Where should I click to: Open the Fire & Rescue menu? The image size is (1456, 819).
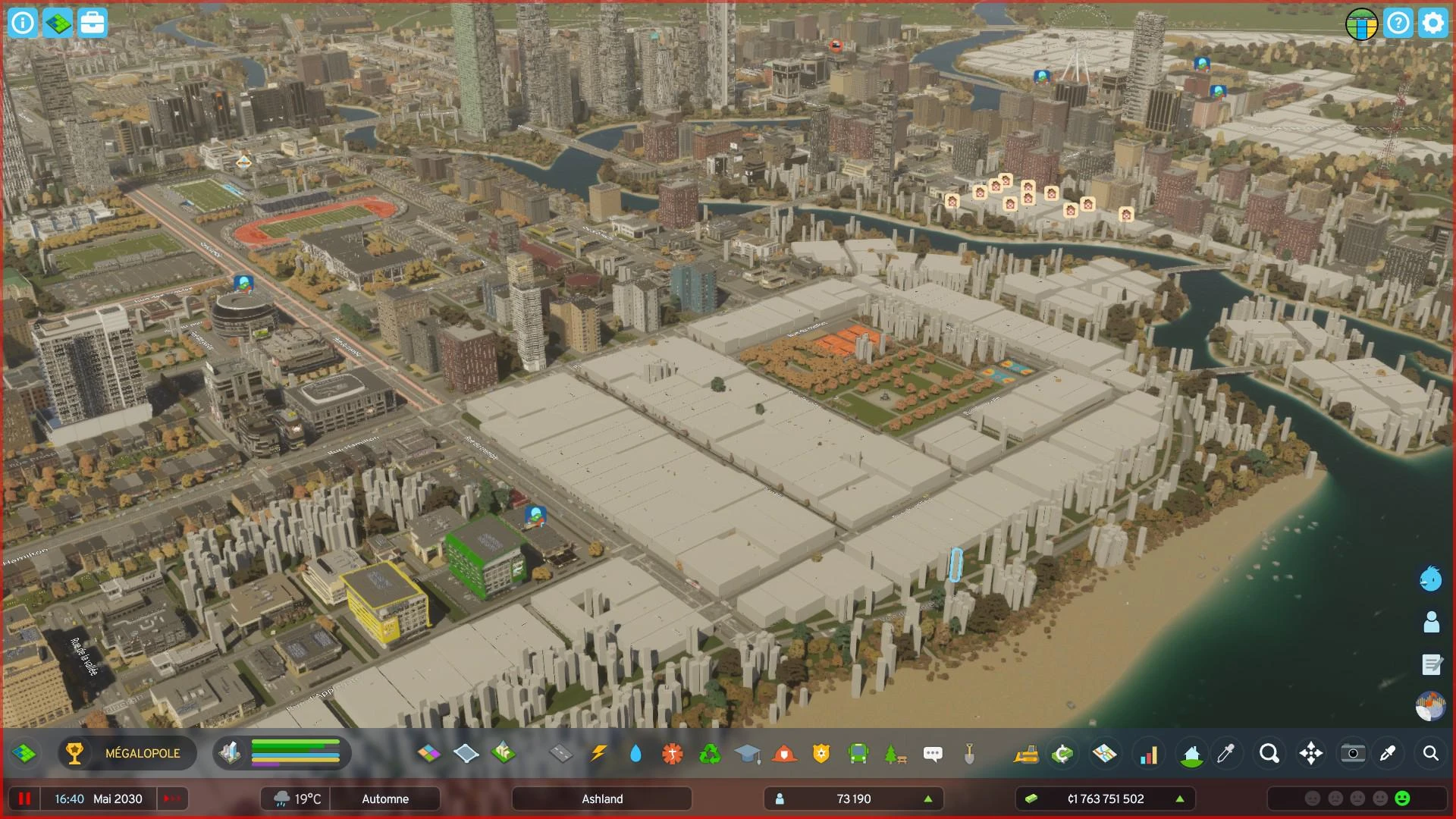(783, 754)
